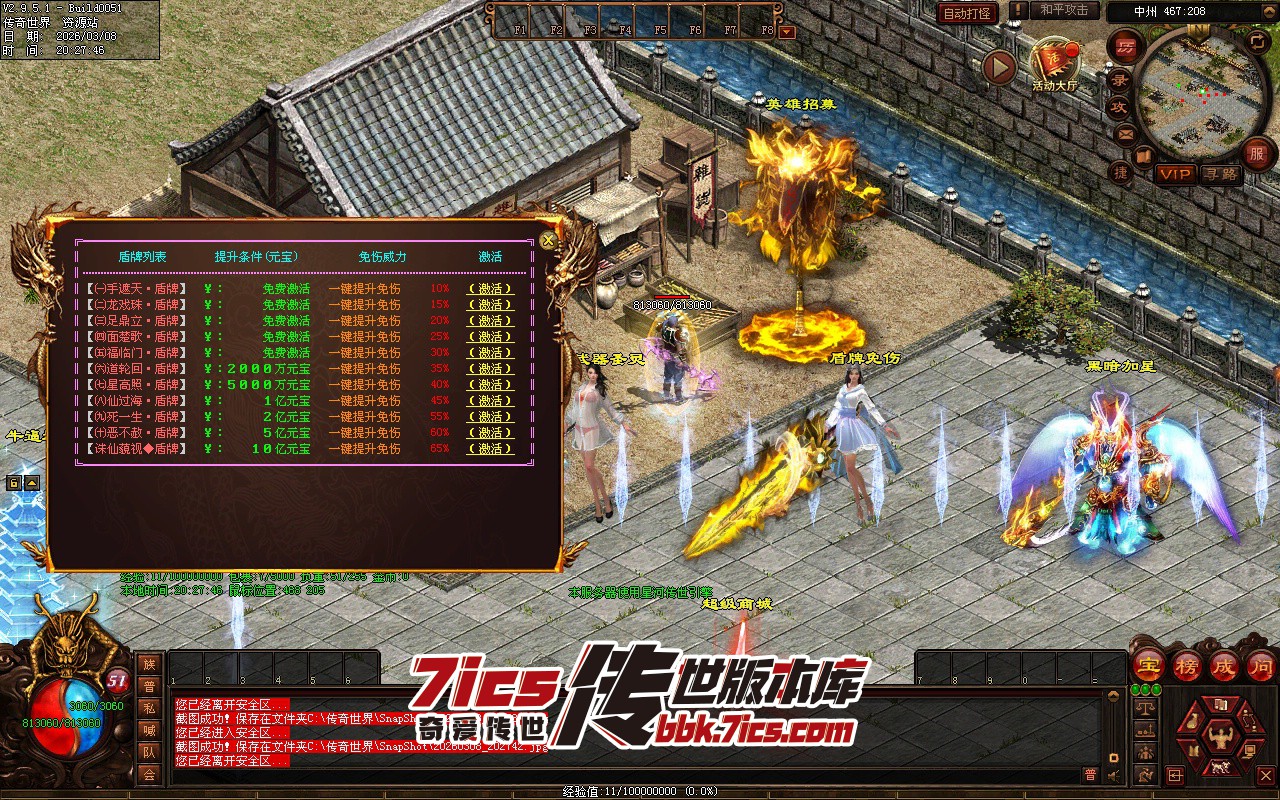Activate the 手遮天 shield at 10%
The image size is (1280, 800).
point(490,289)
